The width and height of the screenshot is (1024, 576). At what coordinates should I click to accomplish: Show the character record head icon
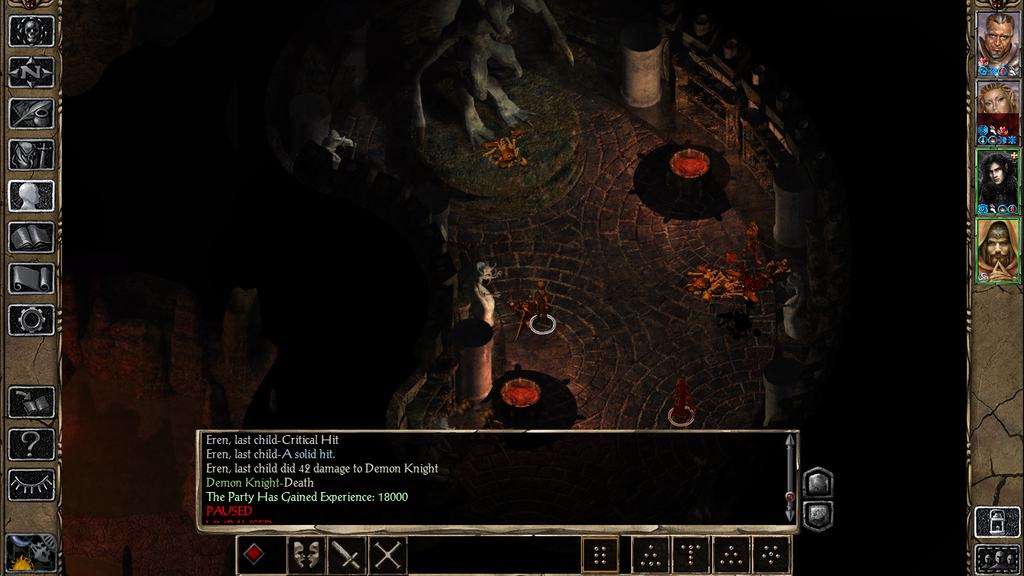[31, 196]
